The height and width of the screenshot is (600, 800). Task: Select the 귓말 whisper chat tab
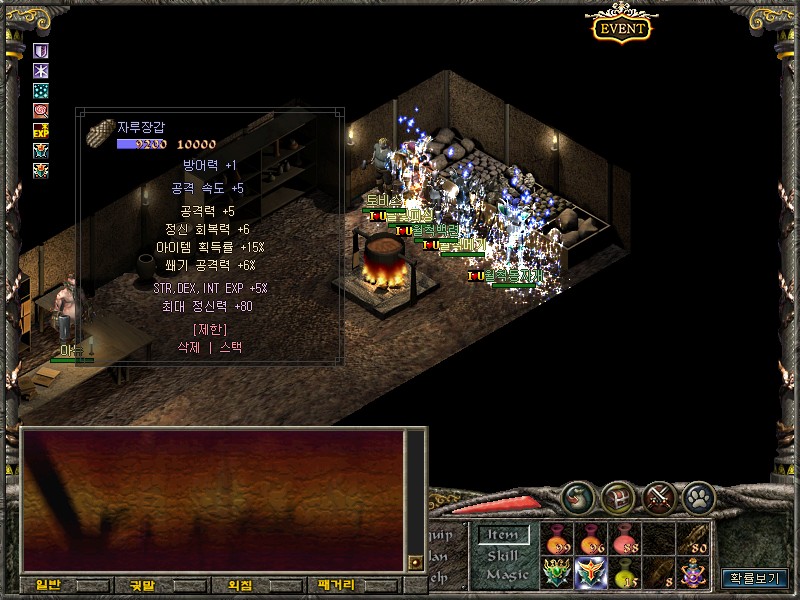coord(133,585)
